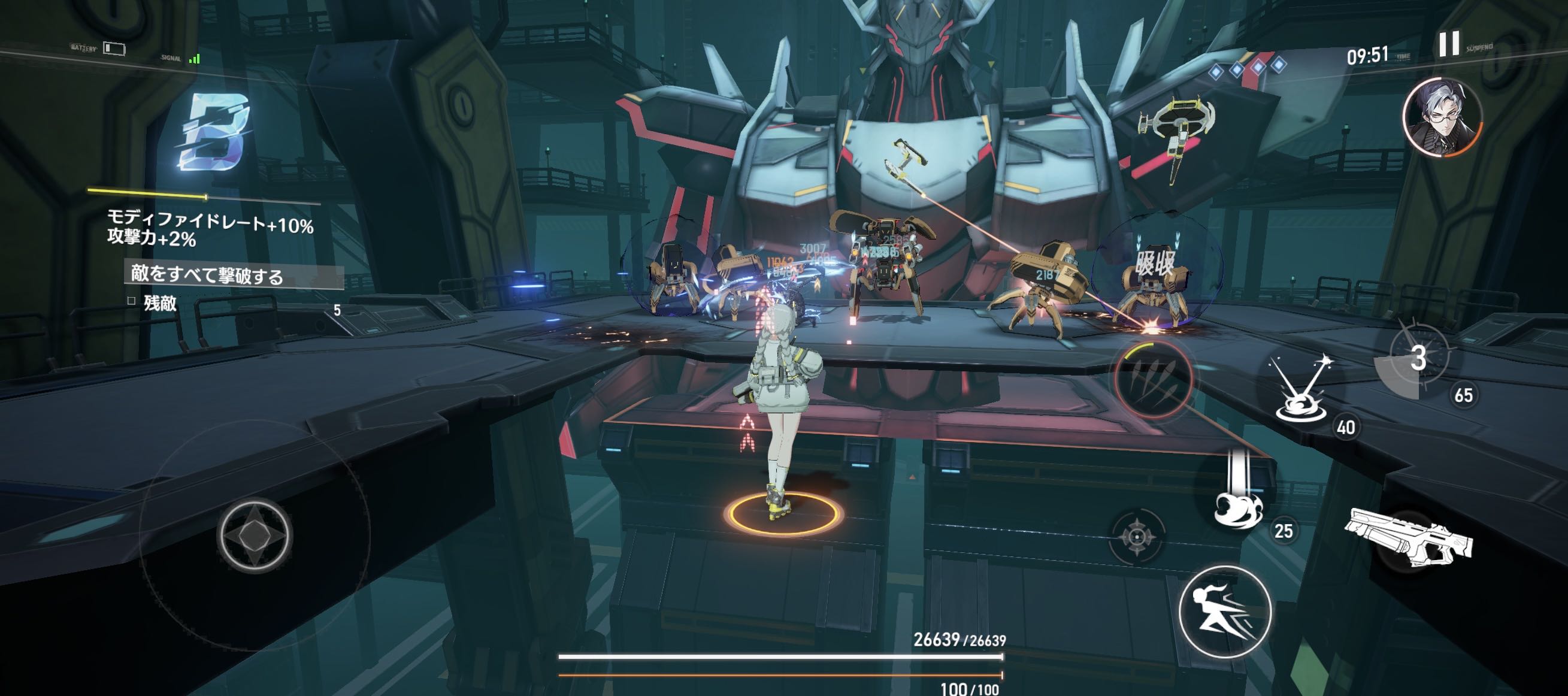Screen dimensions: 1568x696
Task: Use the claw slash skill
Action: (x=1152, y=379)
